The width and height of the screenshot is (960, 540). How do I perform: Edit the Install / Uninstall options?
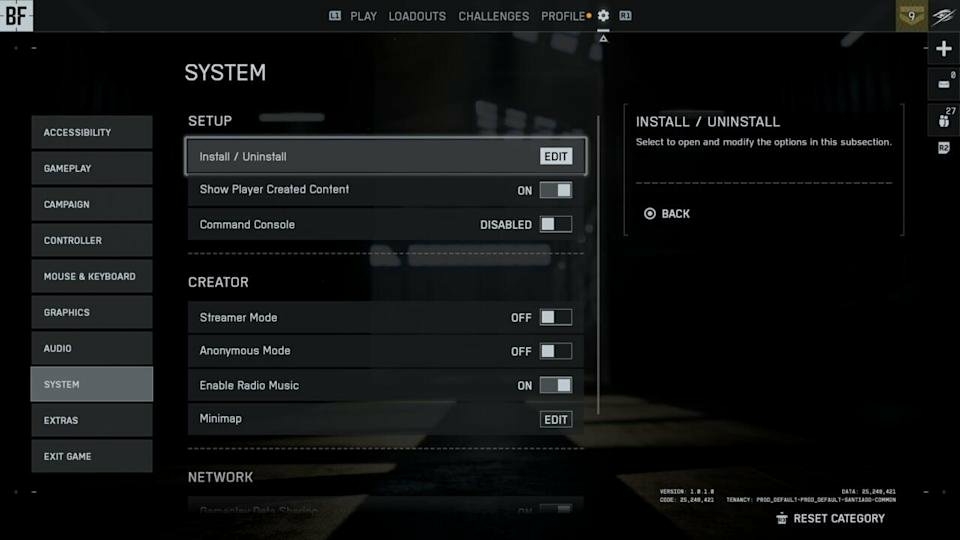pos(555,156)
